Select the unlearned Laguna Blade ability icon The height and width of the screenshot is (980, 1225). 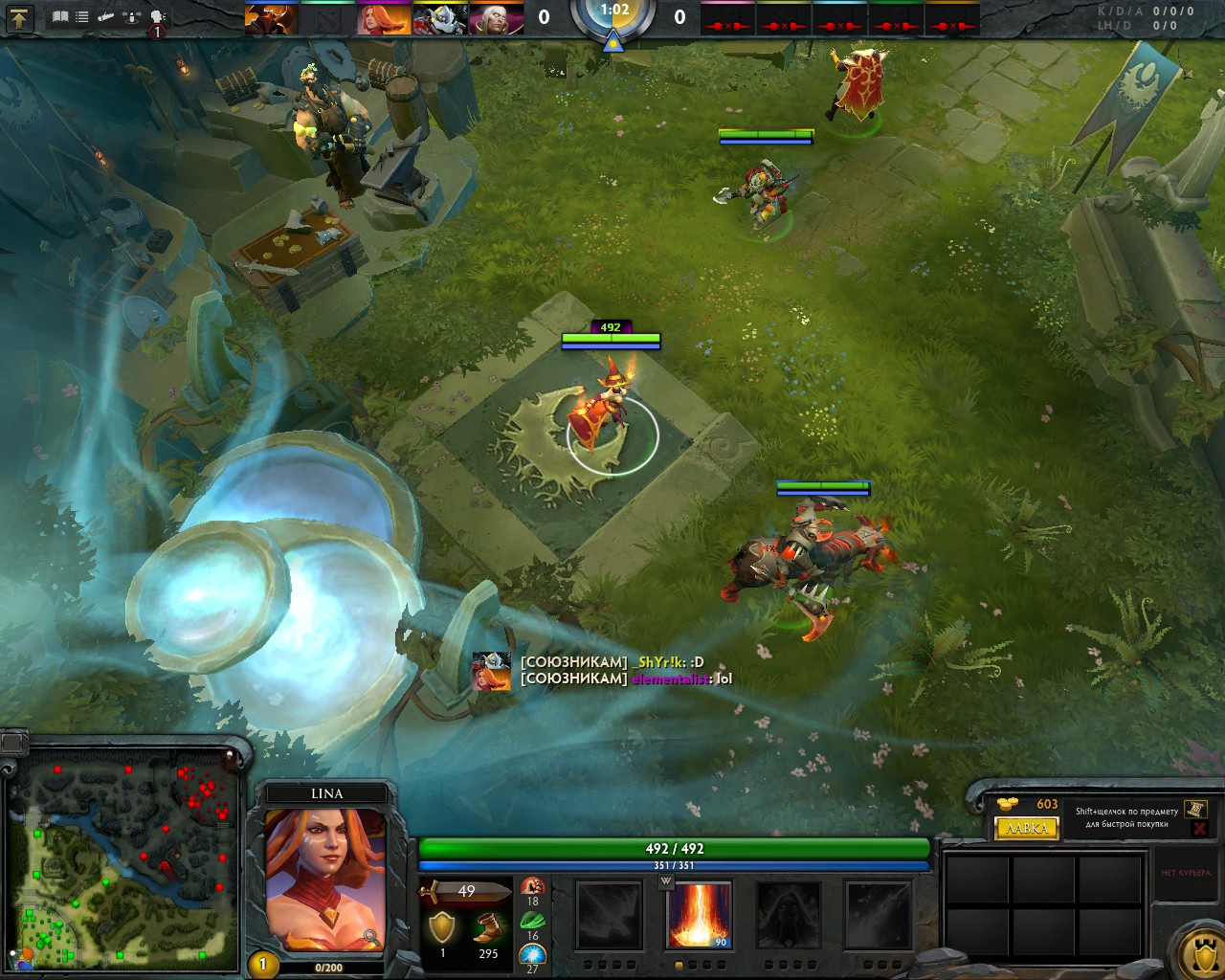pos(877,916)
